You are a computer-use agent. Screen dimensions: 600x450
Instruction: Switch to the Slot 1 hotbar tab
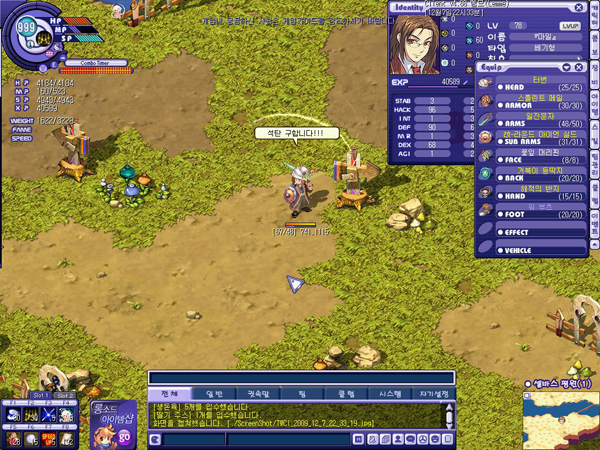[40, 396]
